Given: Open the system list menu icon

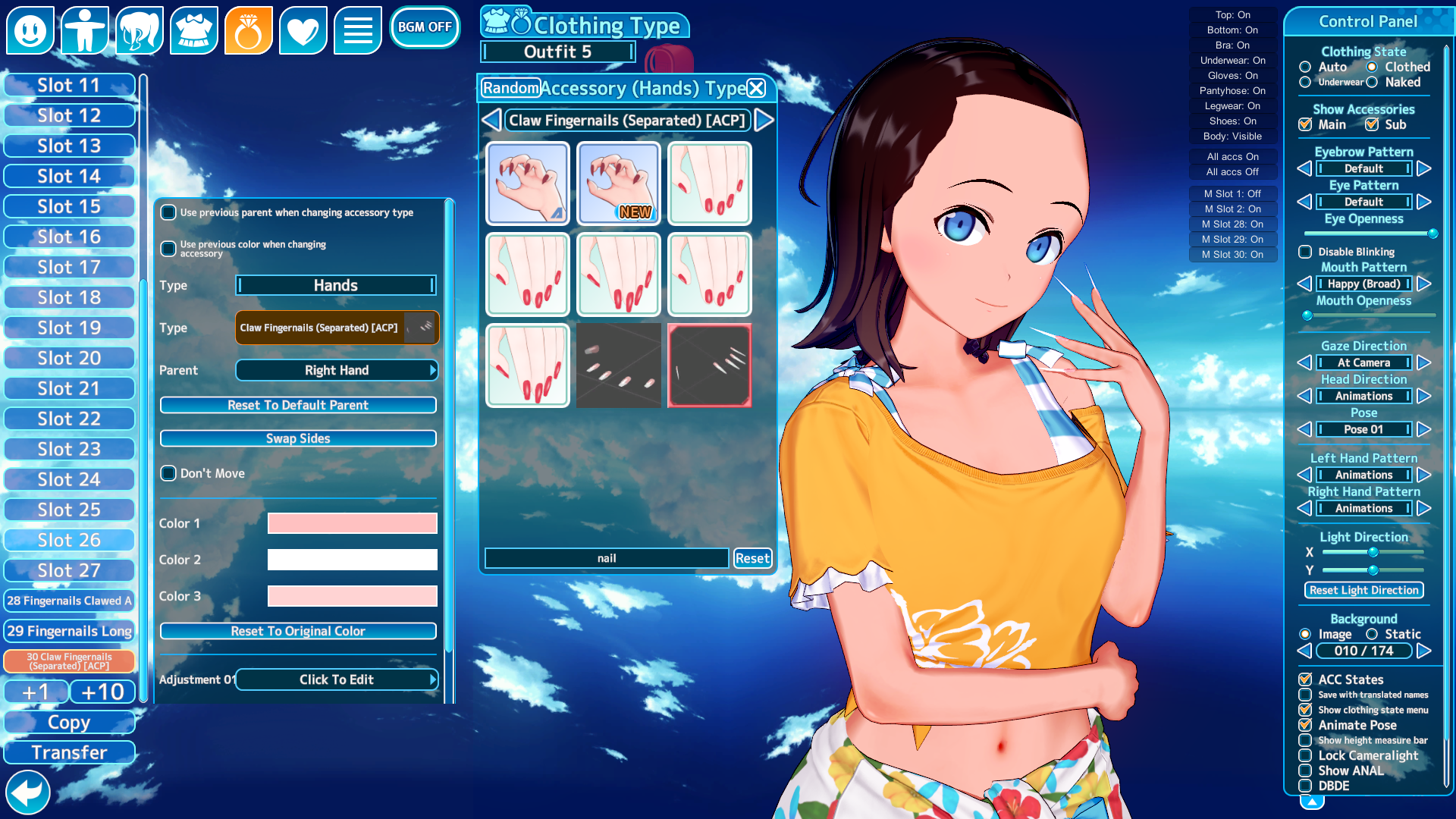Looking at the screenshot, I should [x=358, y=30].
